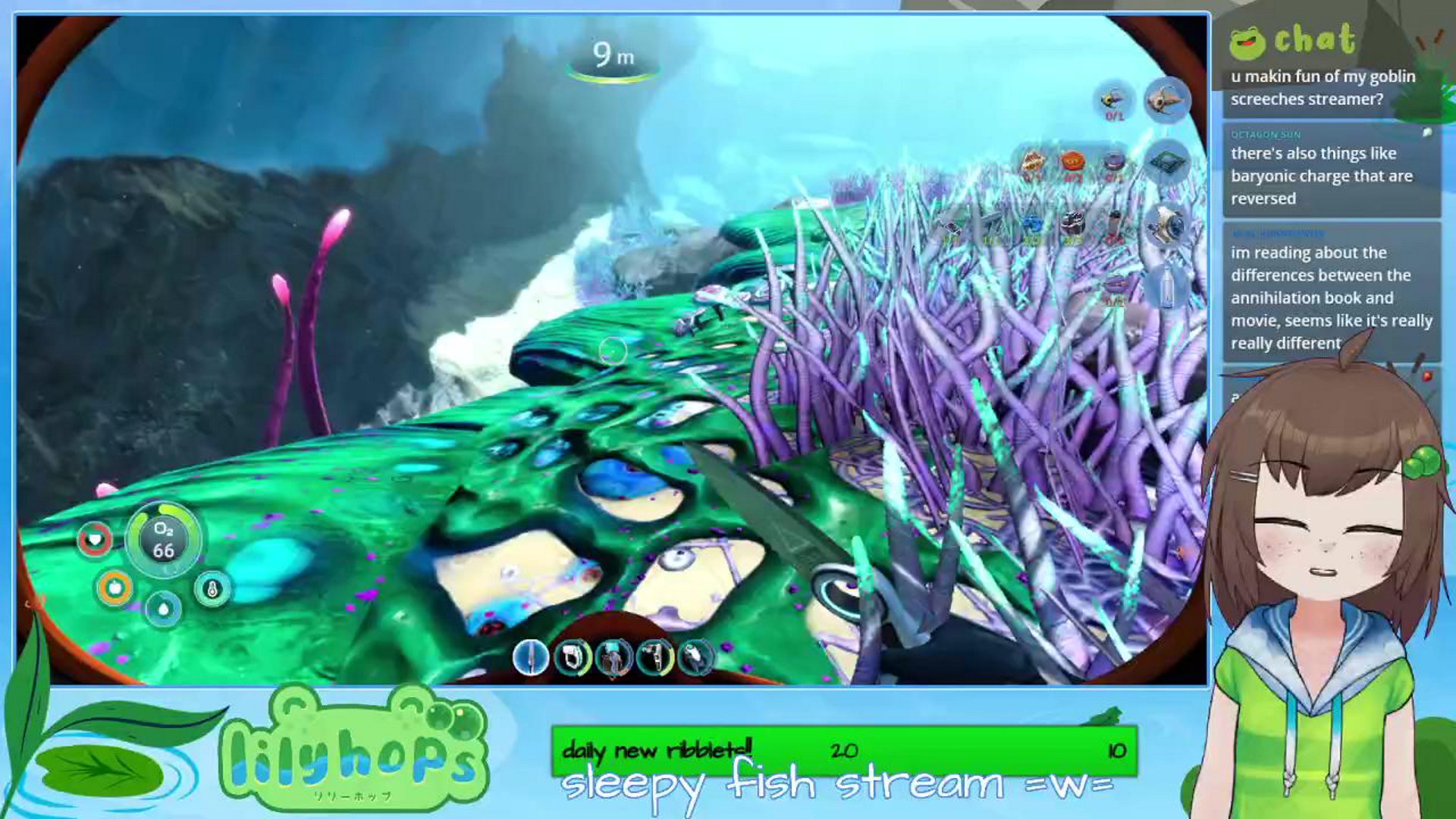The width and height of the screenshot is (1456, 819).
Task: Select the pinned green computer chip recipe
Action: [x=1167, y=162]
